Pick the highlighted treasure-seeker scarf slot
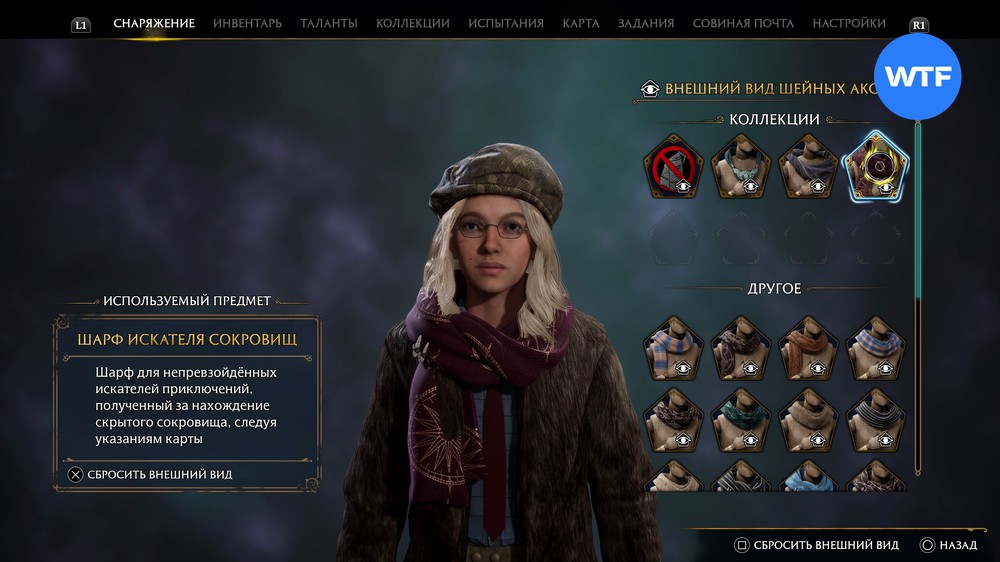 pos(876,167)
